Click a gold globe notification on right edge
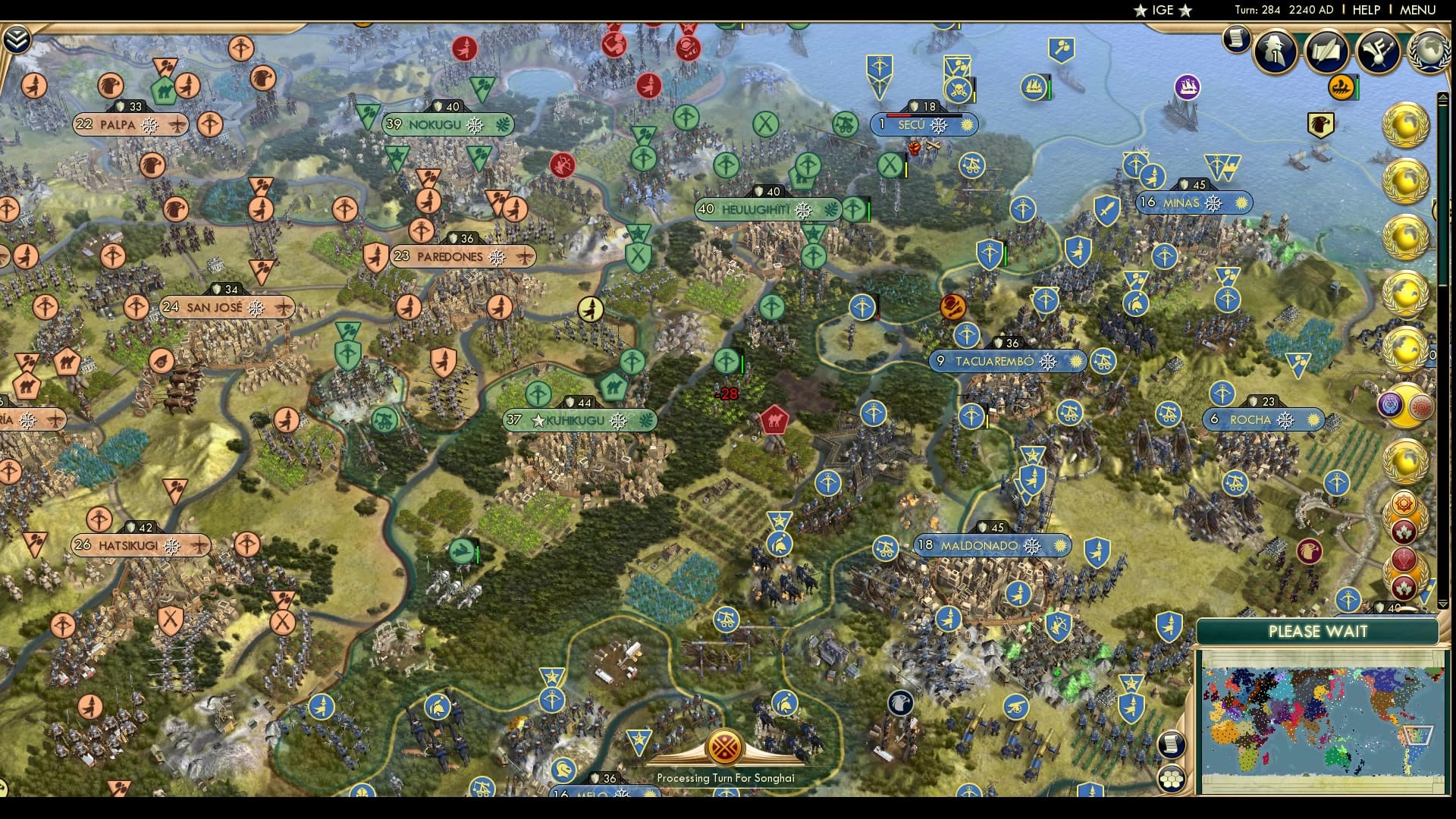 click(1407, 122)
